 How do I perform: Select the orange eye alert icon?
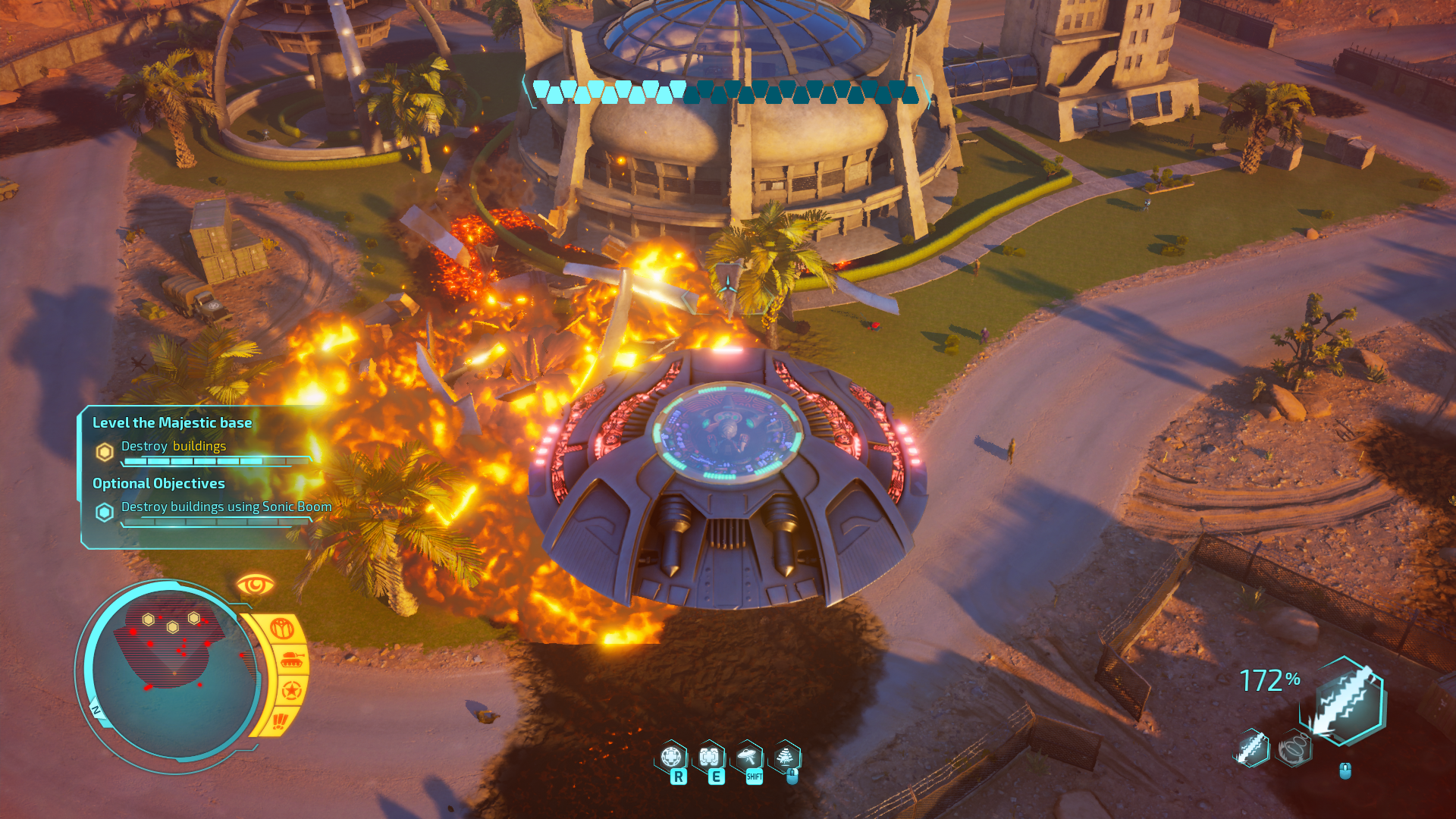click(x=255, y=585)
